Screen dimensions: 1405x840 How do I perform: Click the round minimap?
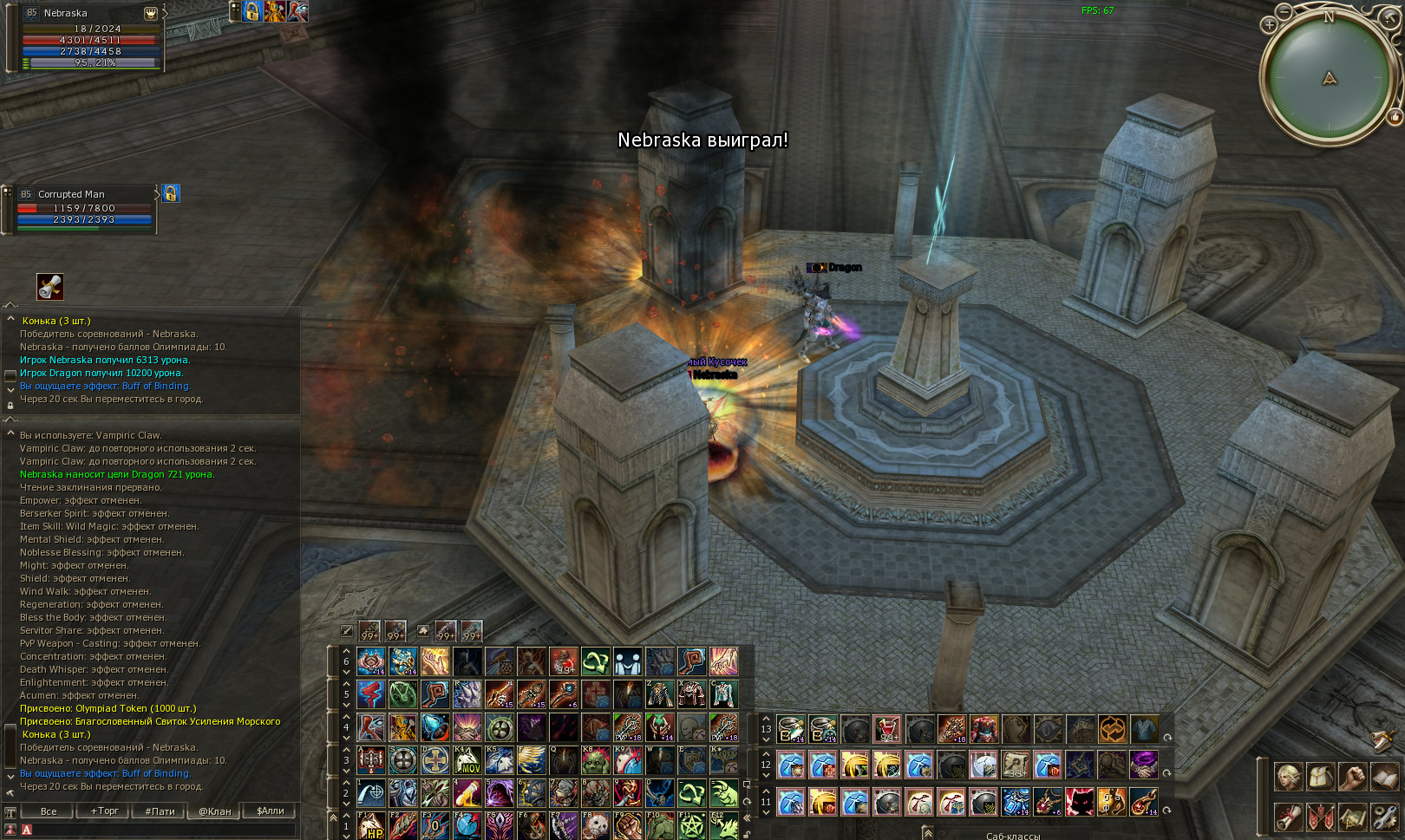[1327, 78]
